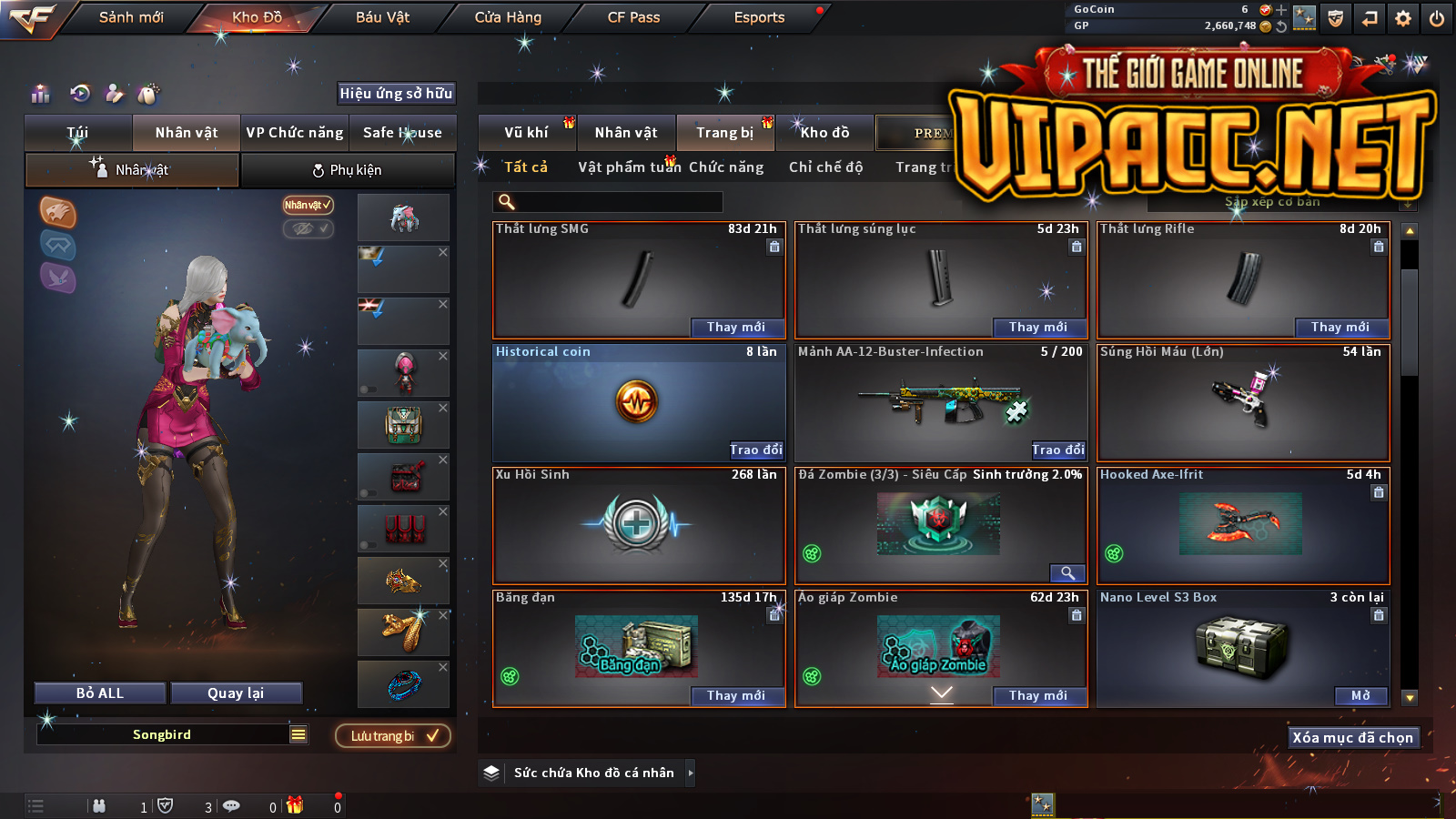Screen dimensions: 1456x819
Task: Select the Hooked Axe-Ifrit item
Action: pyautogui.click(x=1243, y=525)
